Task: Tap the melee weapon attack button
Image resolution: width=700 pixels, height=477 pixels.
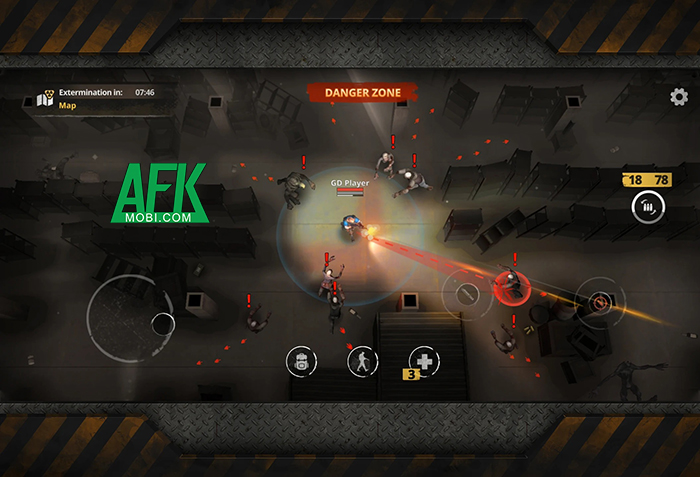Action: click(x=466, y=294)
